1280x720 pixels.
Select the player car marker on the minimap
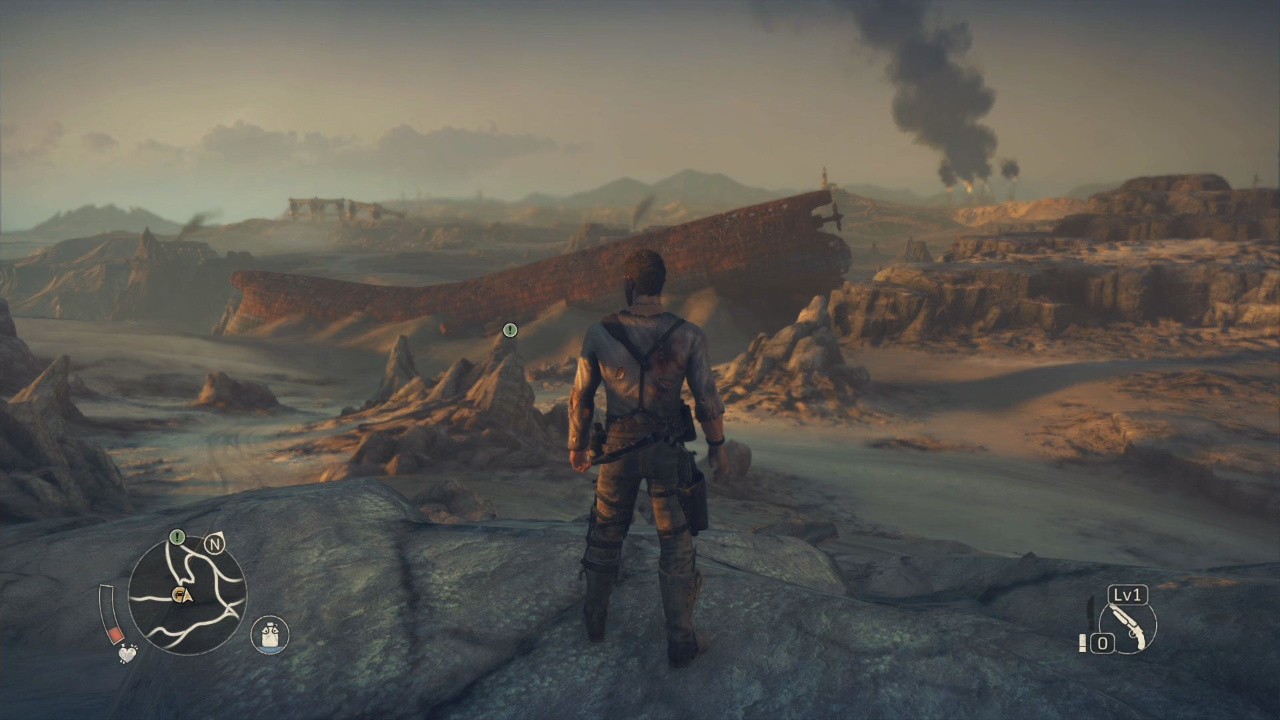point(178,593)
